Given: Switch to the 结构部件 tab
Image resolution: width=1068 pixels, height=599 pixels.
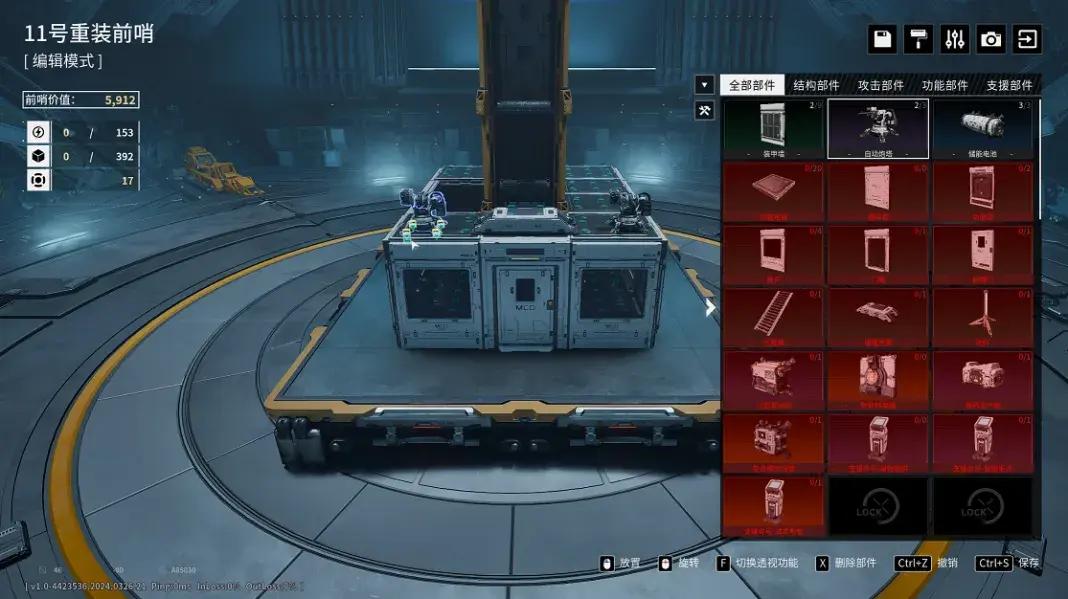Looking at the screenshot, I should point(816,86).
